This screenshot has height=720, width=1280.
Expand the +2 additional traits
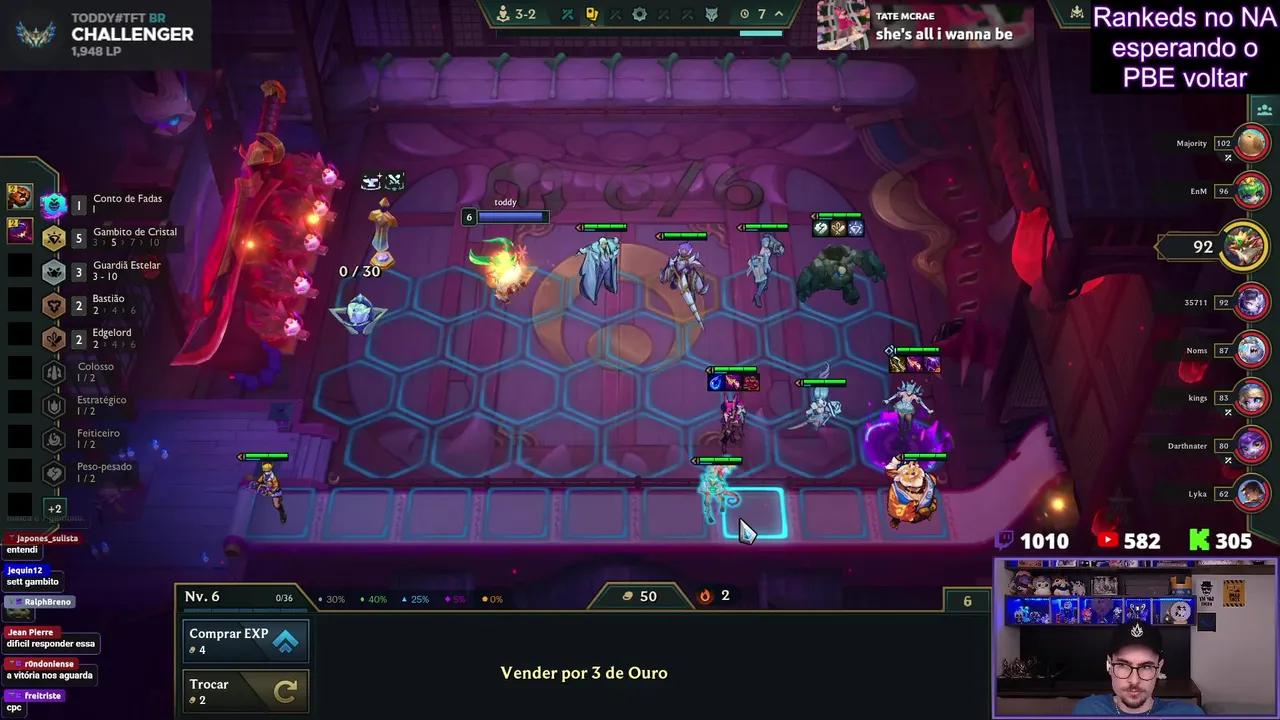coord(54,508)
